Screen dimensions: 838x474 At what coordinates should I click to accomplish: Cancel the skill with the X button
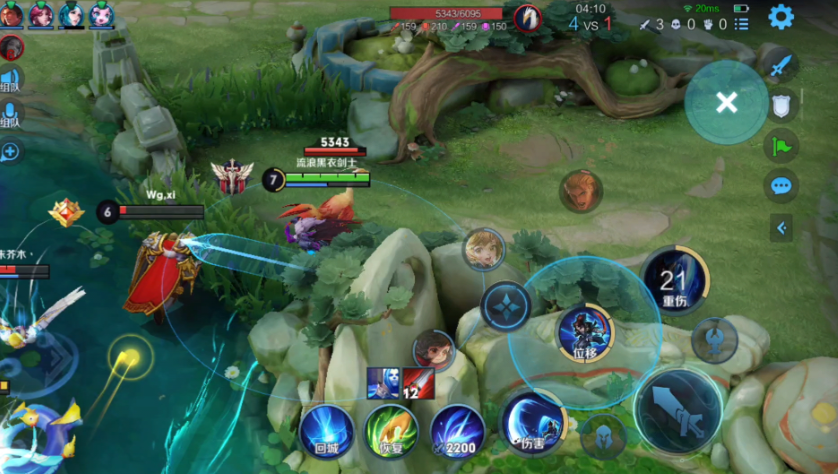727,102
